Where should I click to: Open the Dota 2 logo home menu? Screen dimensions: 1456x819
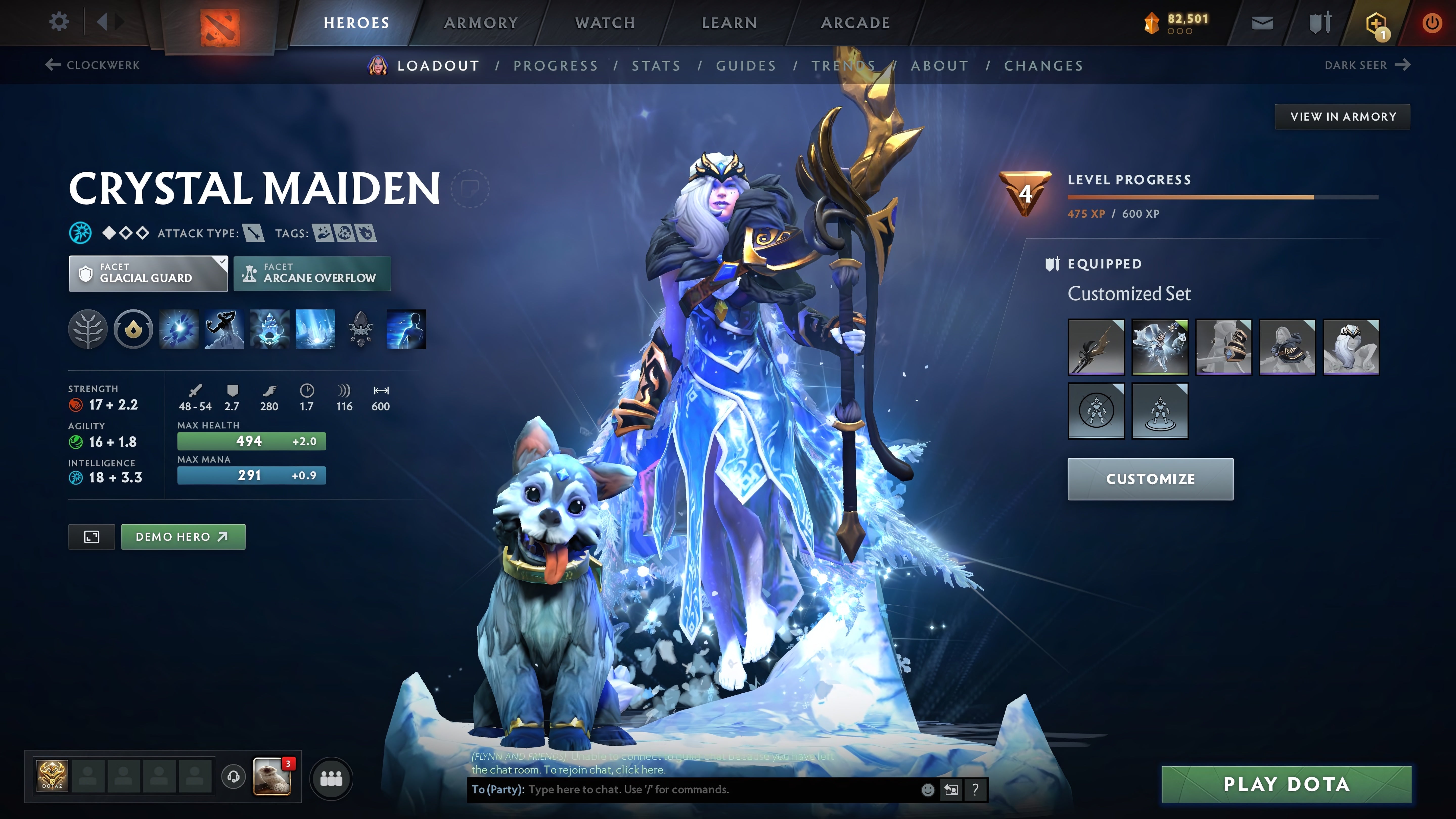(220, 22)
